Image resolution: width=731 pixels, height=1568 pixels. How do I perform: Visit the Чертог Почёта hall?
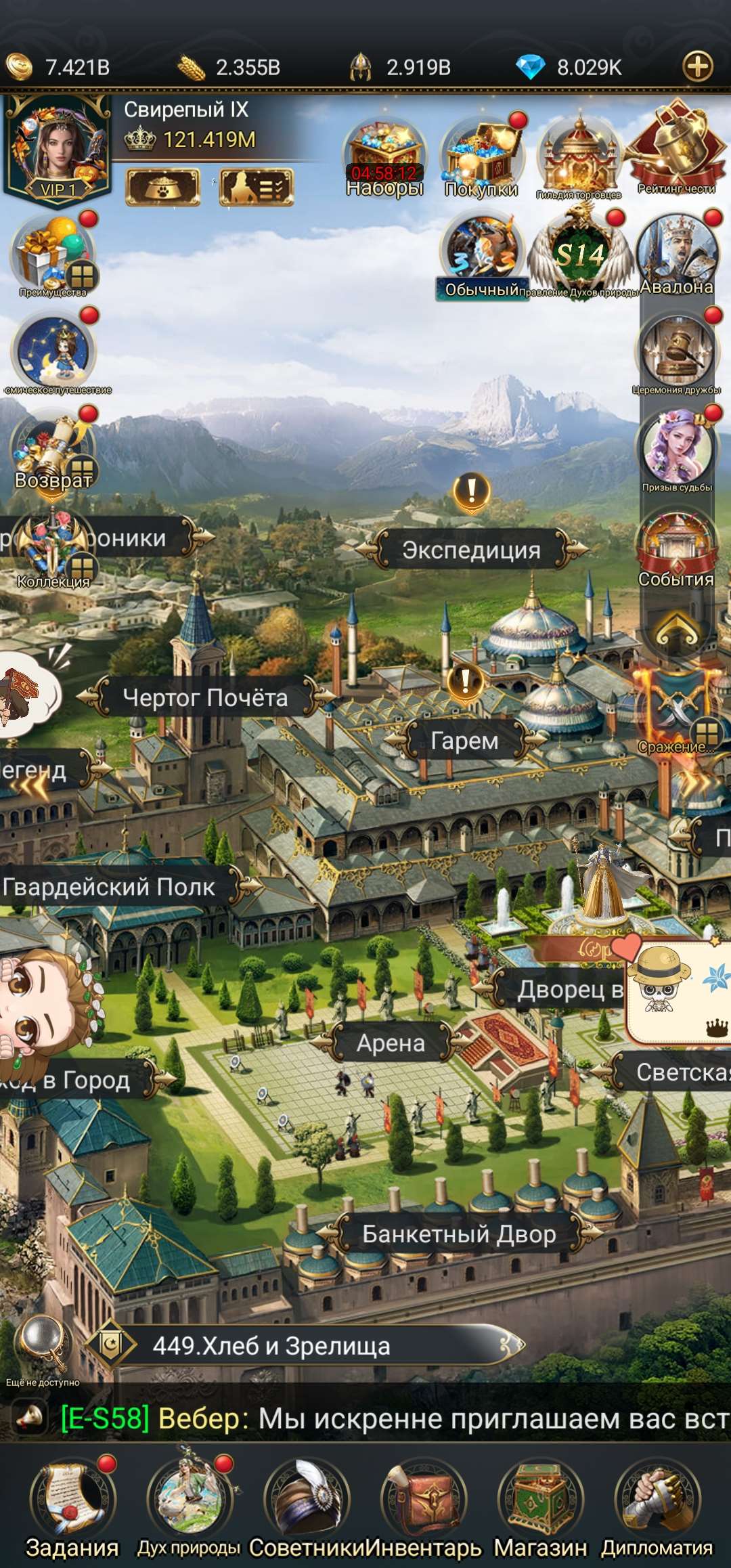point(205,698)
